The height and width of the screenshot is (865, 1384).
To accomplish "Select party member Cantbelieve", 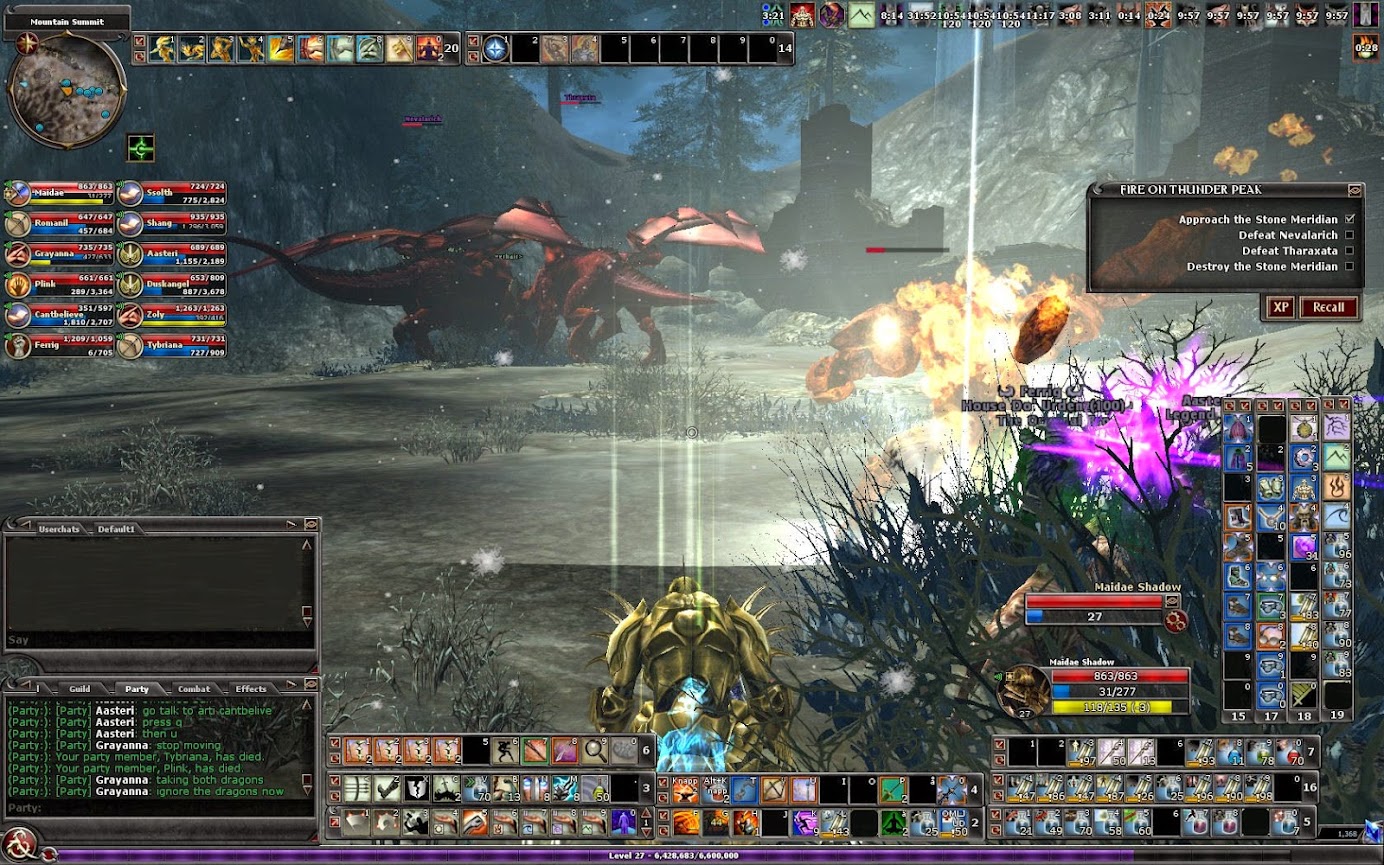I will coord(60,316).
